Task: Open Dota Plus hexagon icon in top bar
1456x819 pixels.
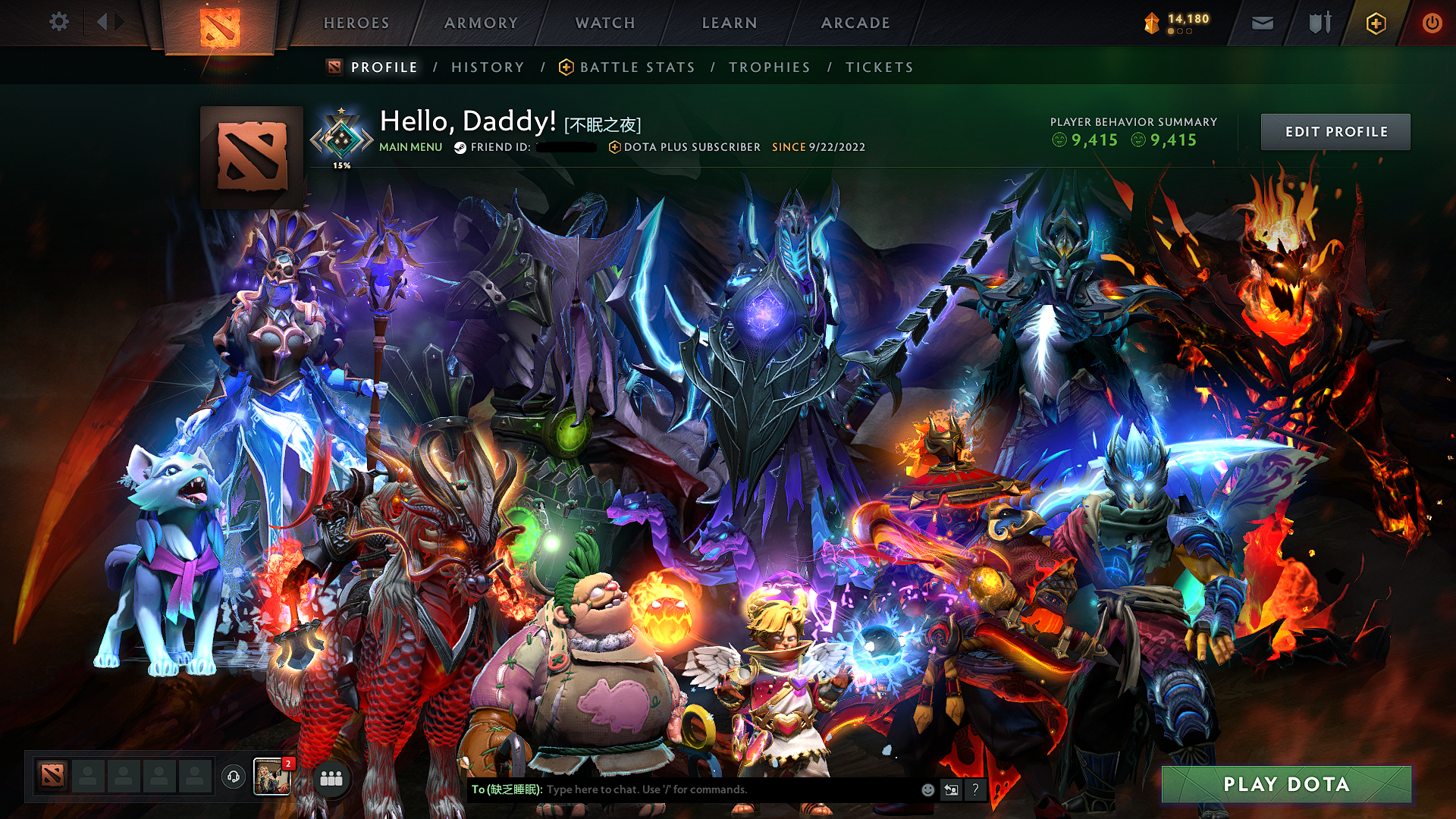Action: pyautogui.click(x=1378, y=23)
